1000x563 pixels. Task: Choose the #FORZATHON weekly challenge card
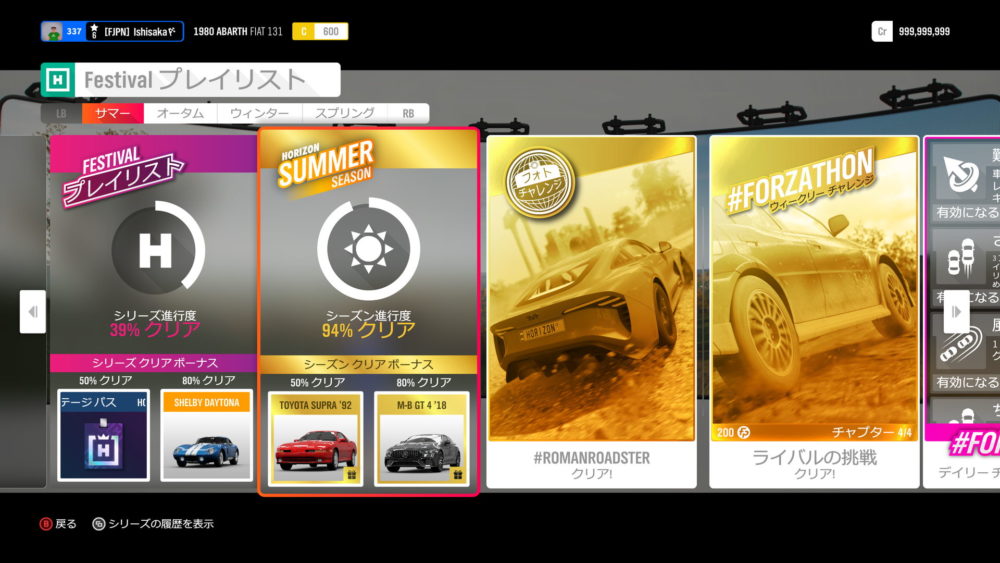pyautogui.click(x=814, y=310)
